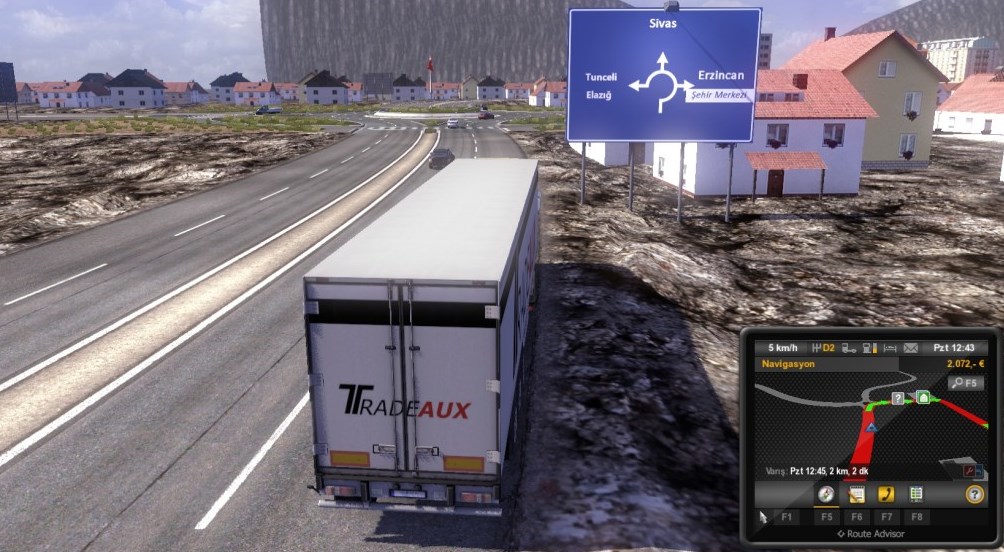Open the compass navigation tab
This screenshot has width=1004, height=552.
(x=826, y=494)
